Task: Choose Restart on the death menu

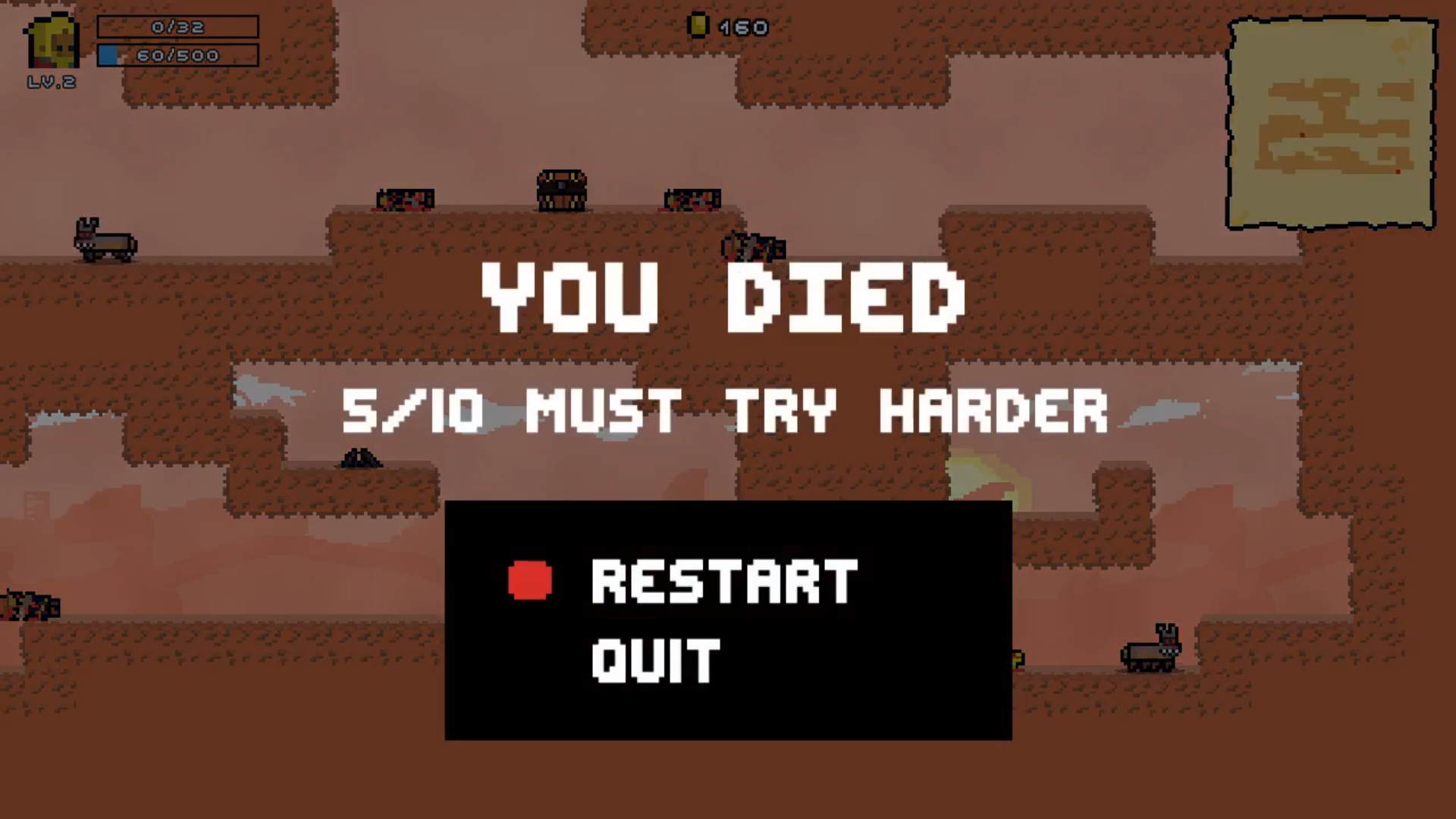Action: point(723,582)
